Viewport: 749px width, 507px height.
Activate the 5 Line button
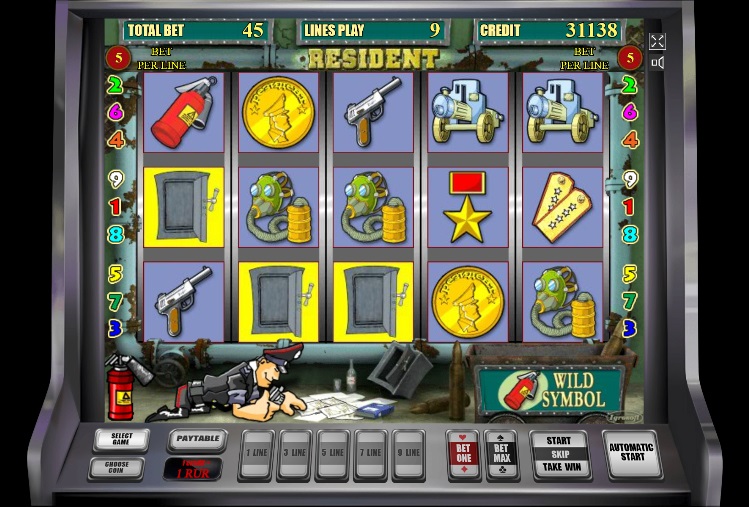[332, 453]
